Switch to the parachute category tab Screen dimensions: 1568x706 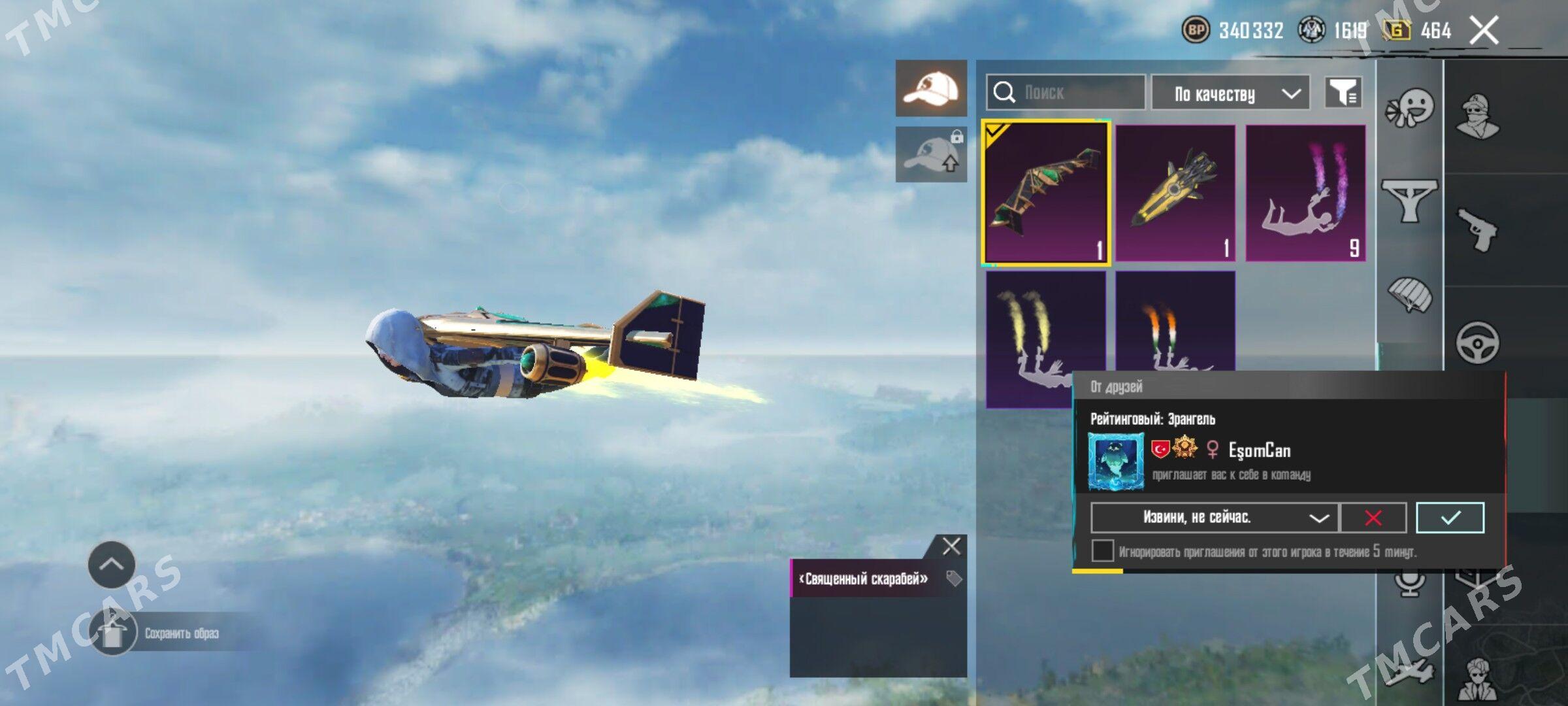(1410, 295)
